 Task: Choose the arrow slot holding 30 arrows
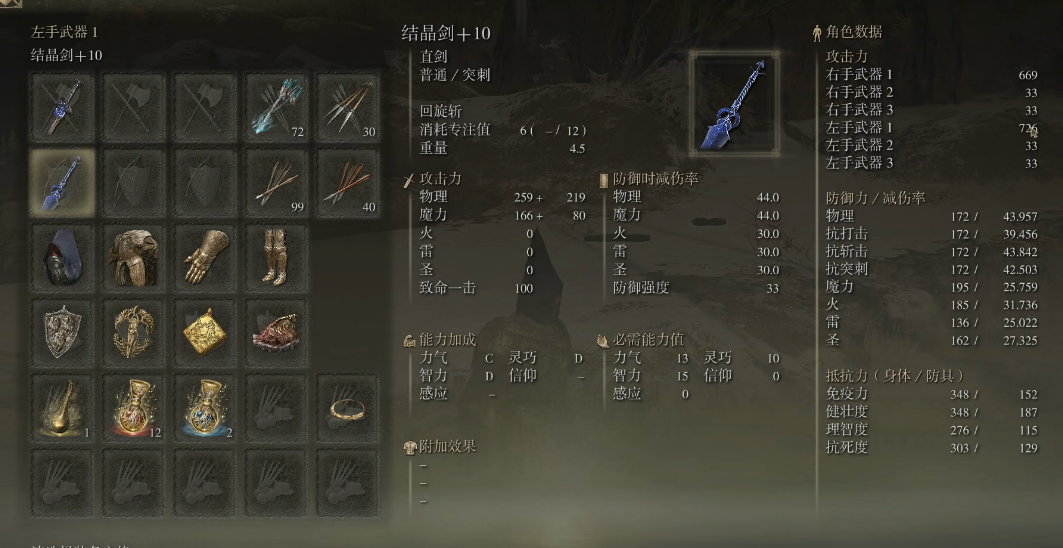tap(348, 105)
